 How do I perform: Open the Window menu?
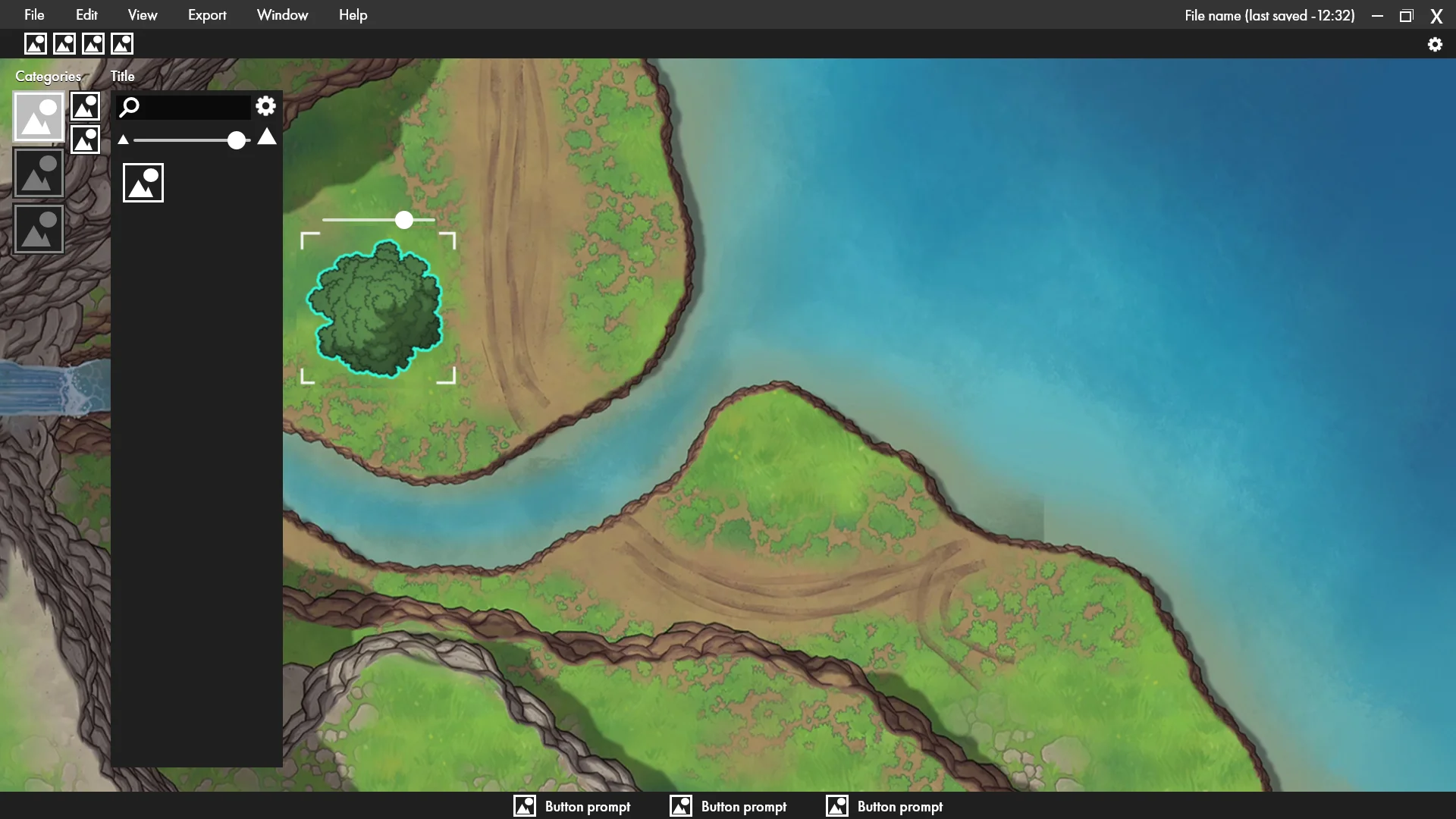[x=282, y=14]
